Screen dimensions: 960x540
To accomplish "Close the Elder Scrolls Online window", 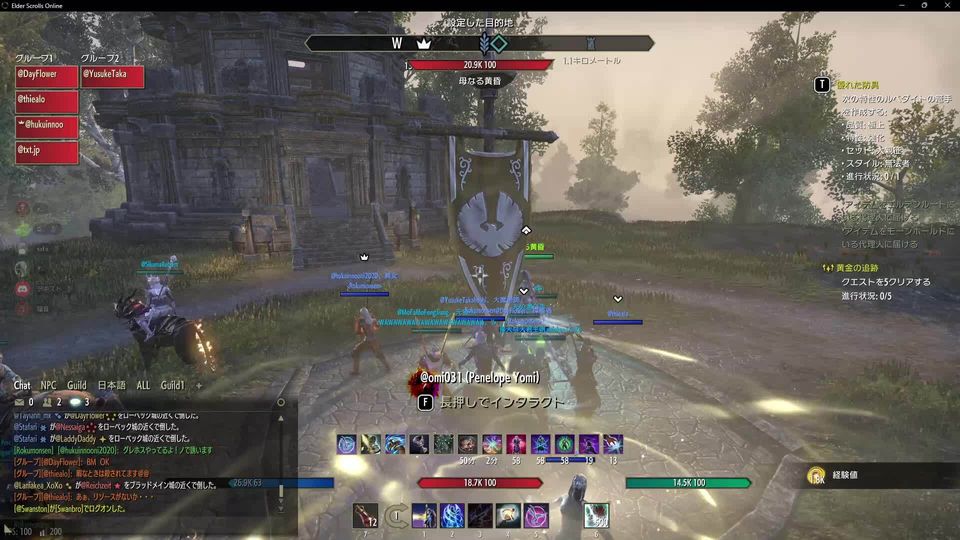I will [945, 5].
